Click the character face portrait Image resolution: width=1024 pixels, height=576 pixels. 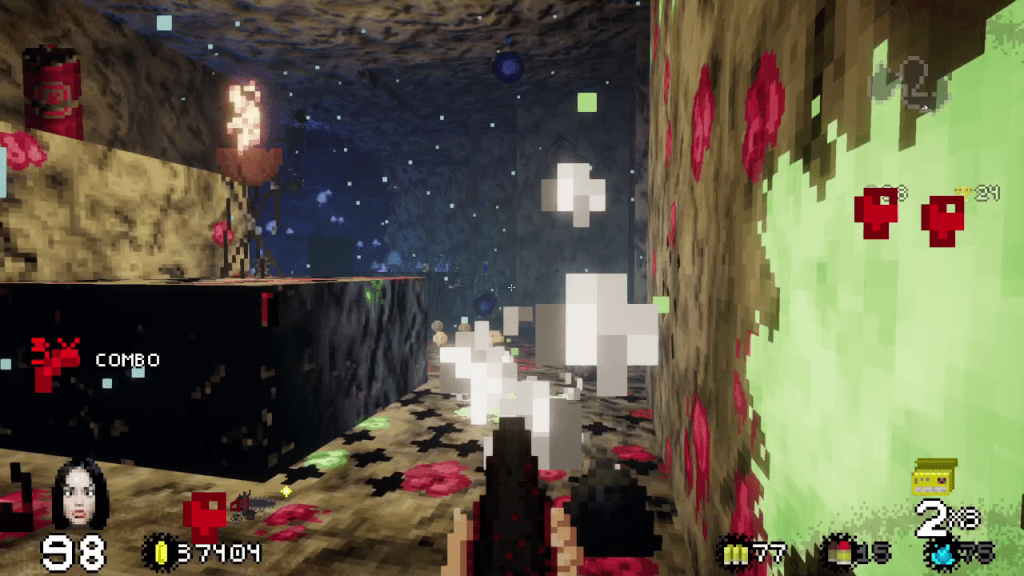[80, 495]
